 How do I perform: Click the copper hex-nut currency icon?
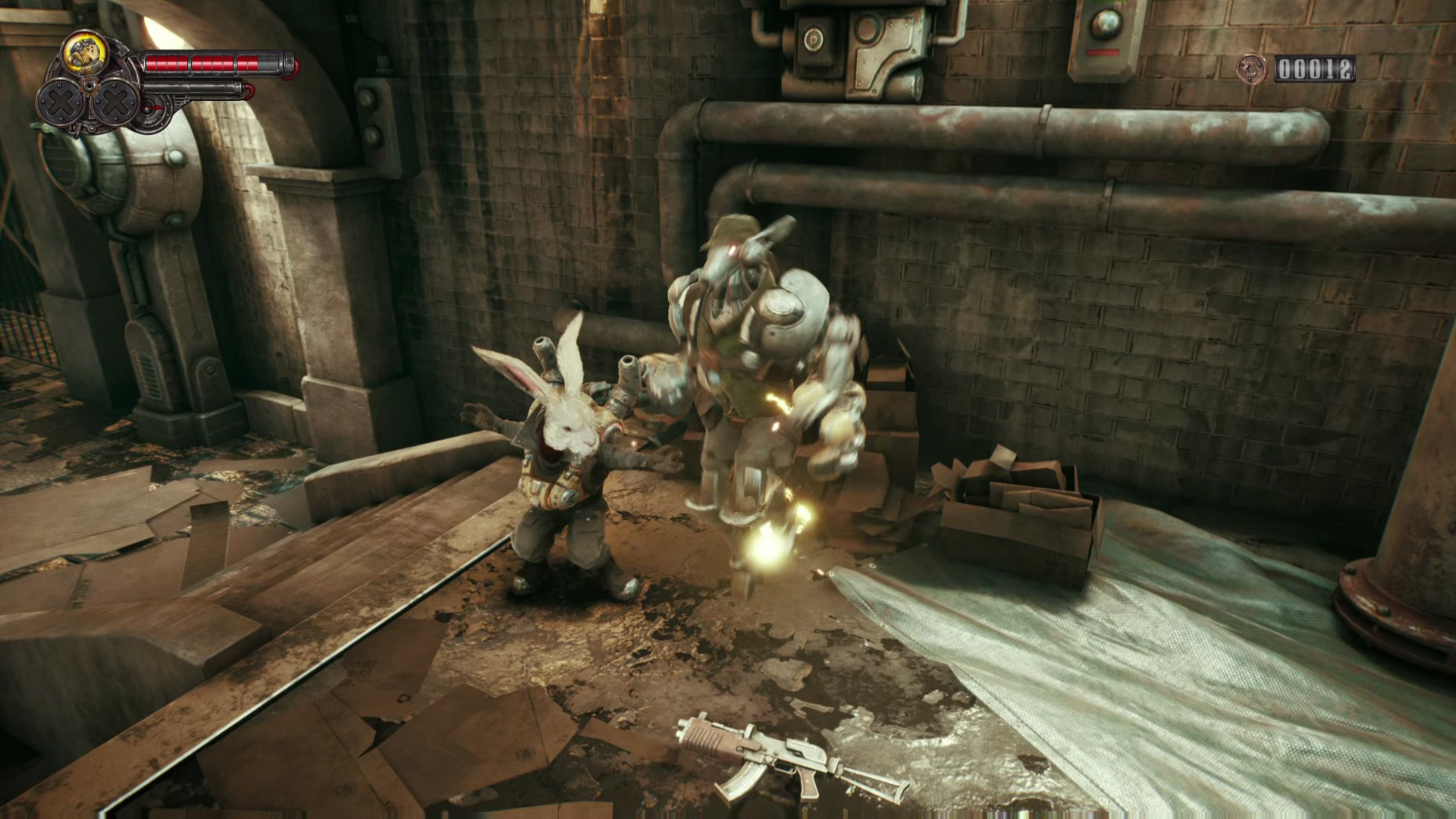(1251, 70)
